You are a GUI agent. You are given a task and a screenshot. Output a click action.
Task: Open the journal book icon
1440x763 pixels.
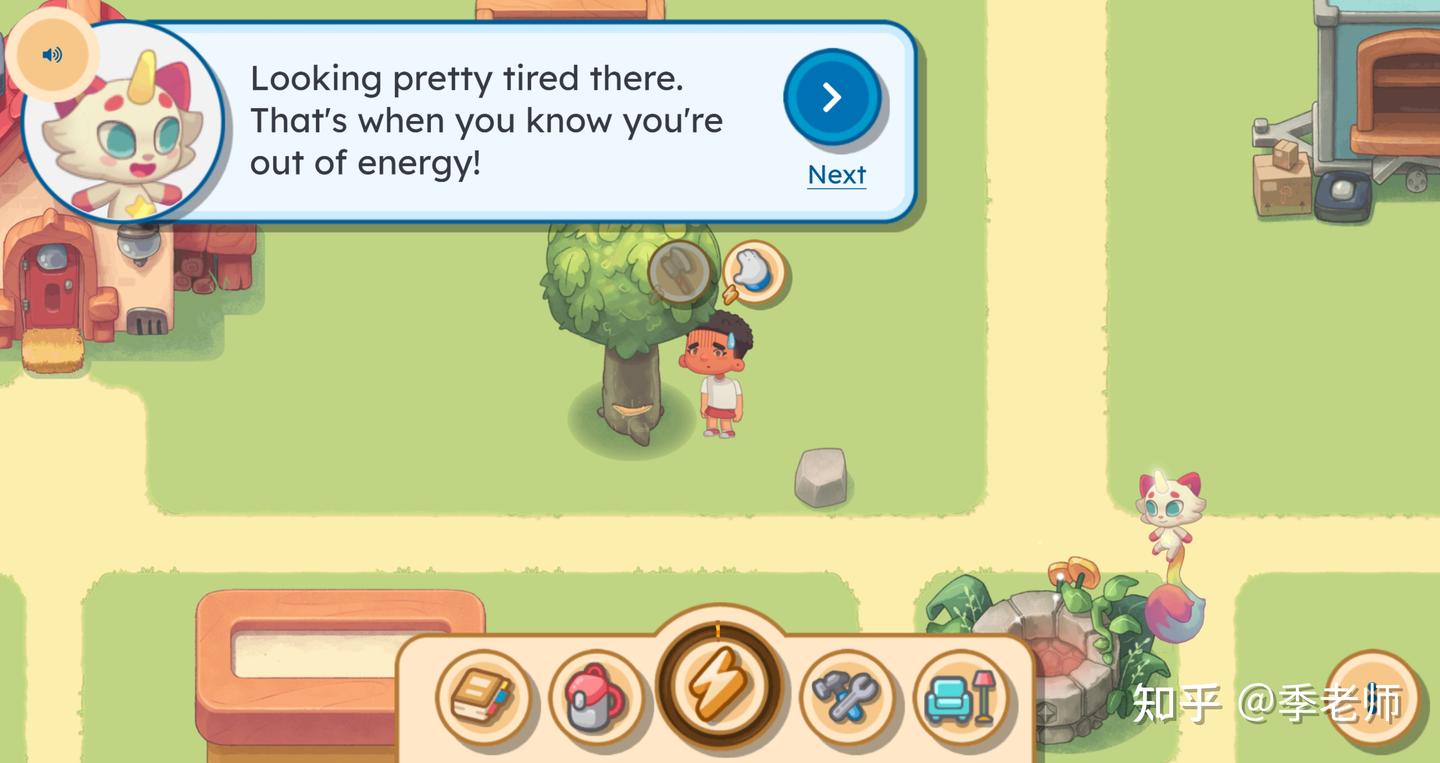[482, 696]
